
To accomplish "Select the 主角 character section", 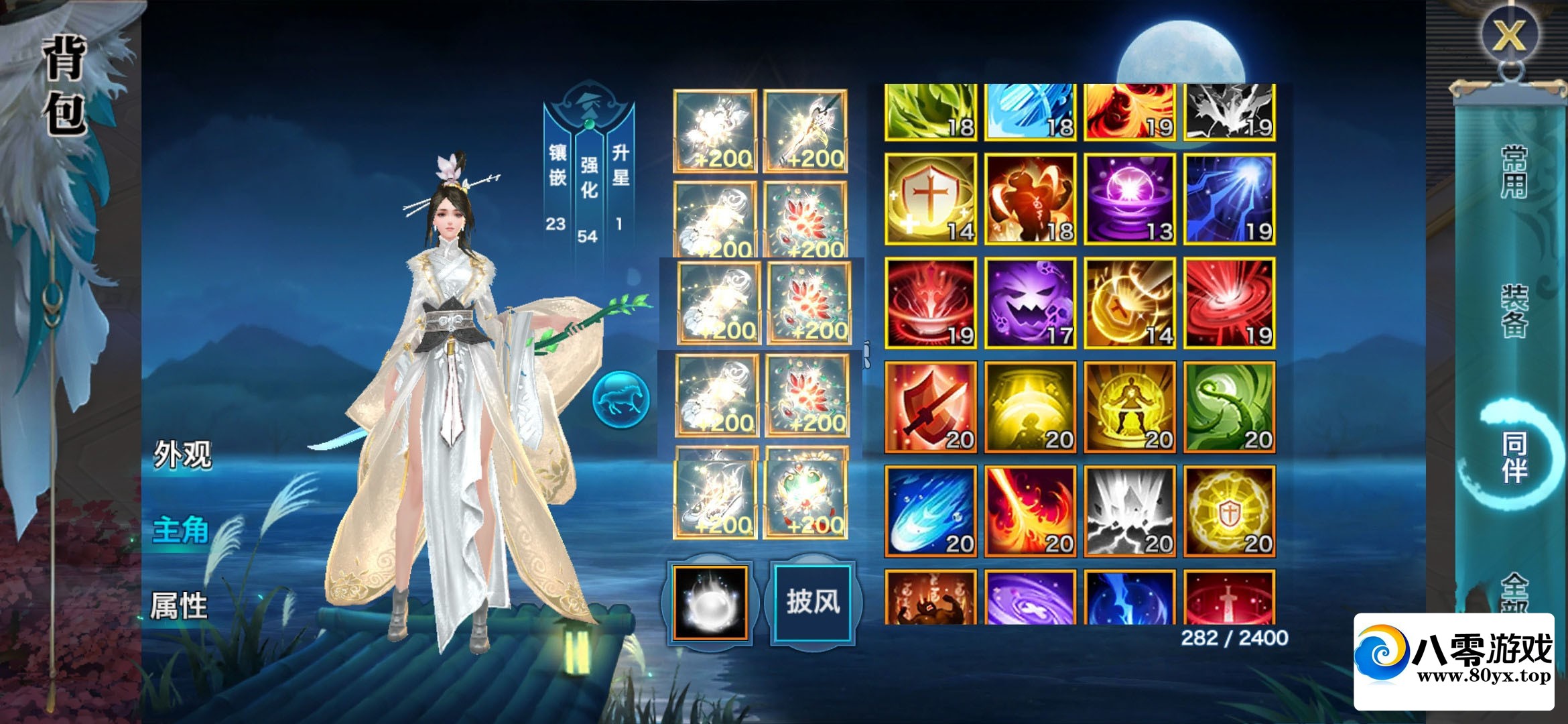I will coord(180,530).
